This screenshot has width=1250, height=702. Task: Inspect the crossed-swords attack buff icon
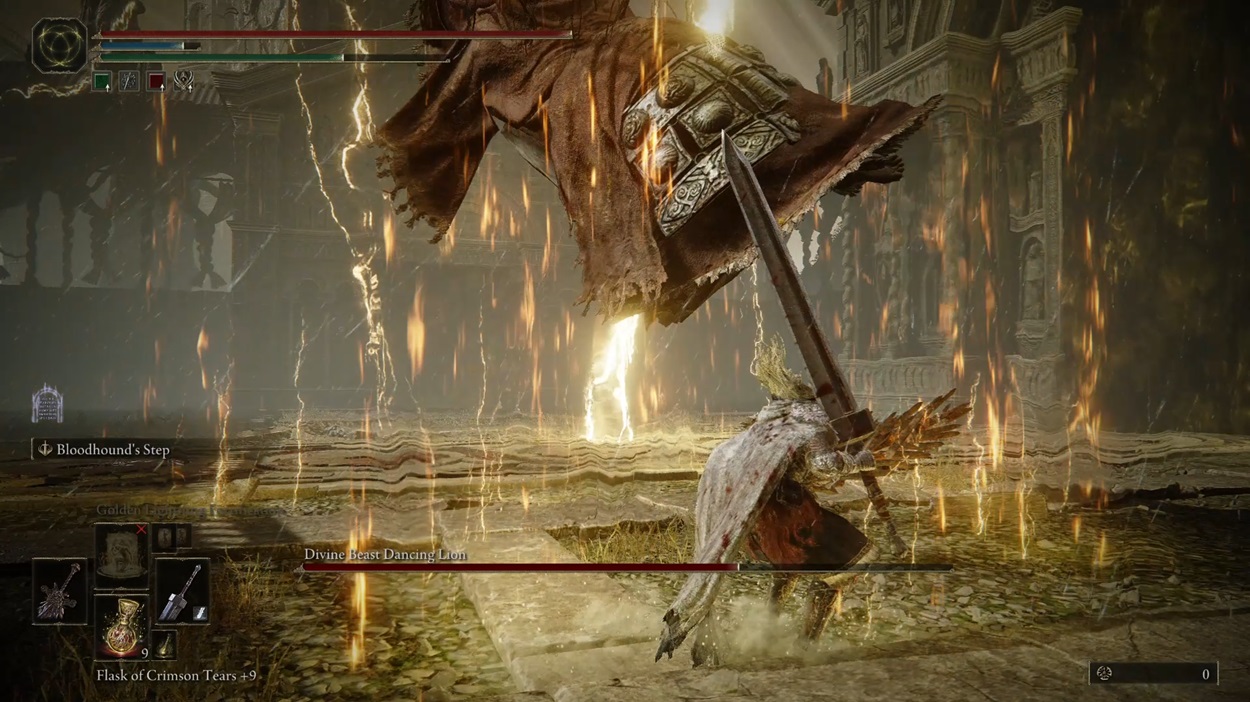coord(183,82)
